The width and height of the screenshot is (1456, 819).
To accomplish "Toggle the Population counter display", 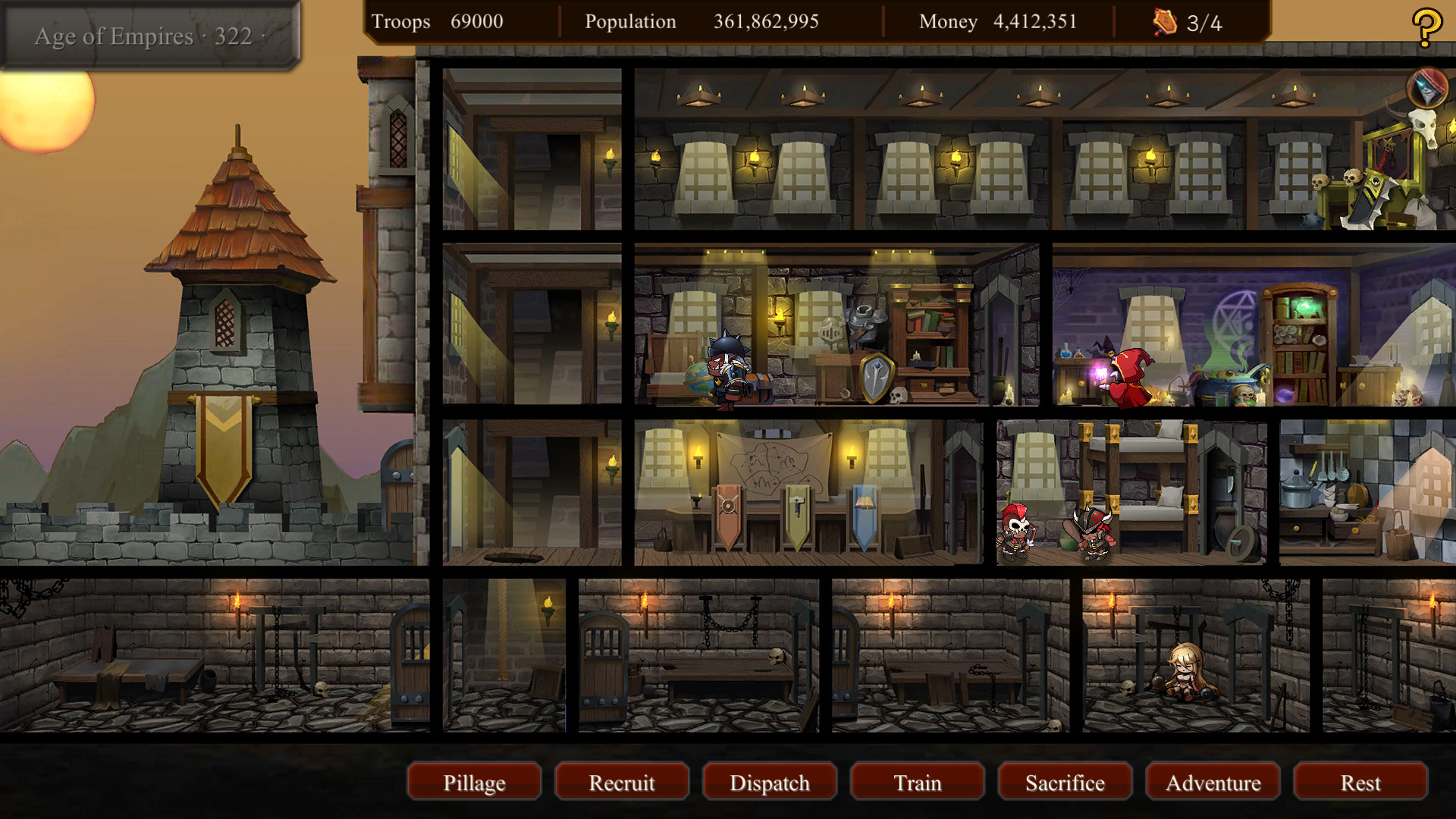I will click(x=698, y=21).
